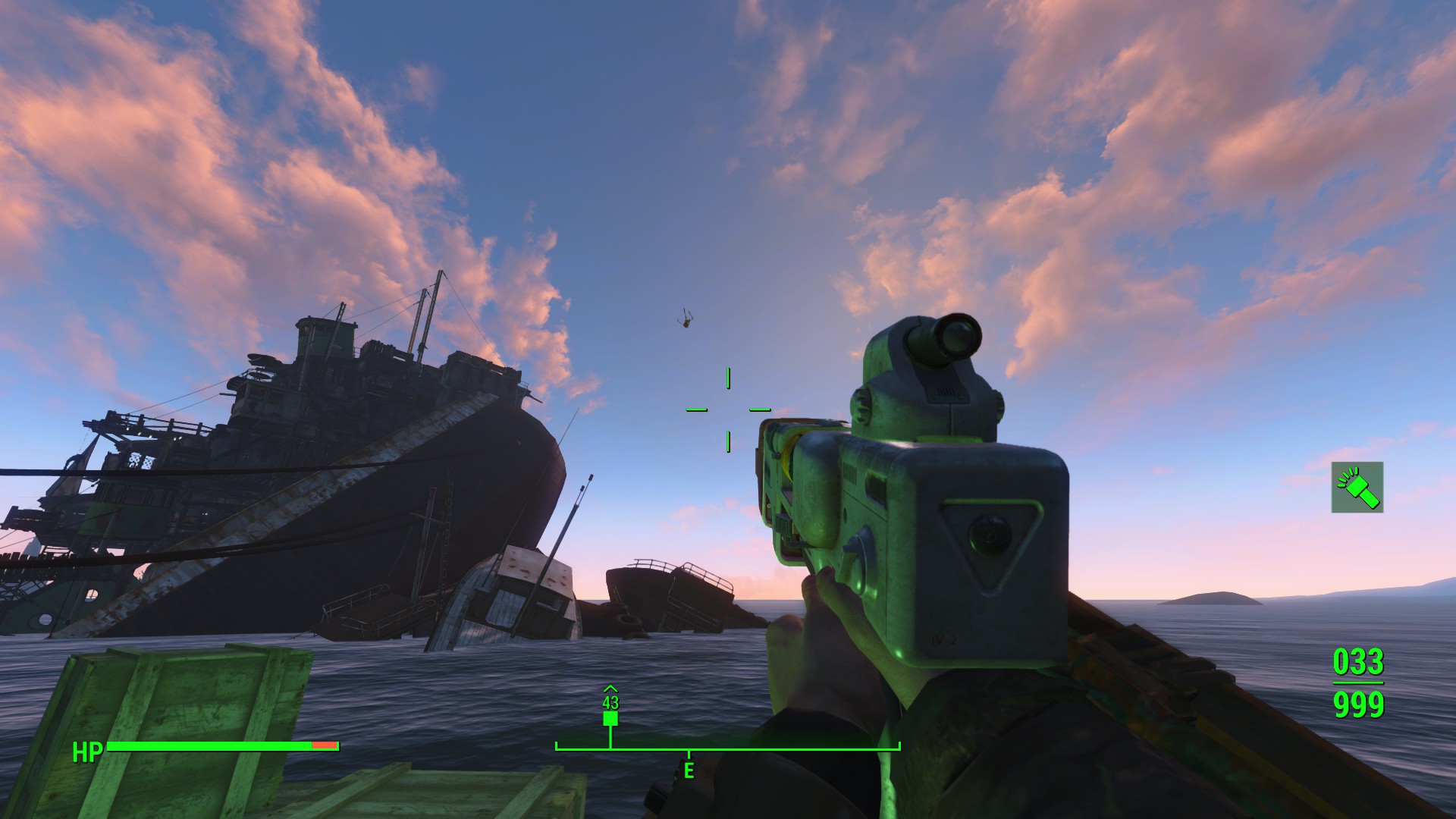Select the compass marker labeled 43
This screenshot has height=819, width=1456.
click(x=610, y=717)
